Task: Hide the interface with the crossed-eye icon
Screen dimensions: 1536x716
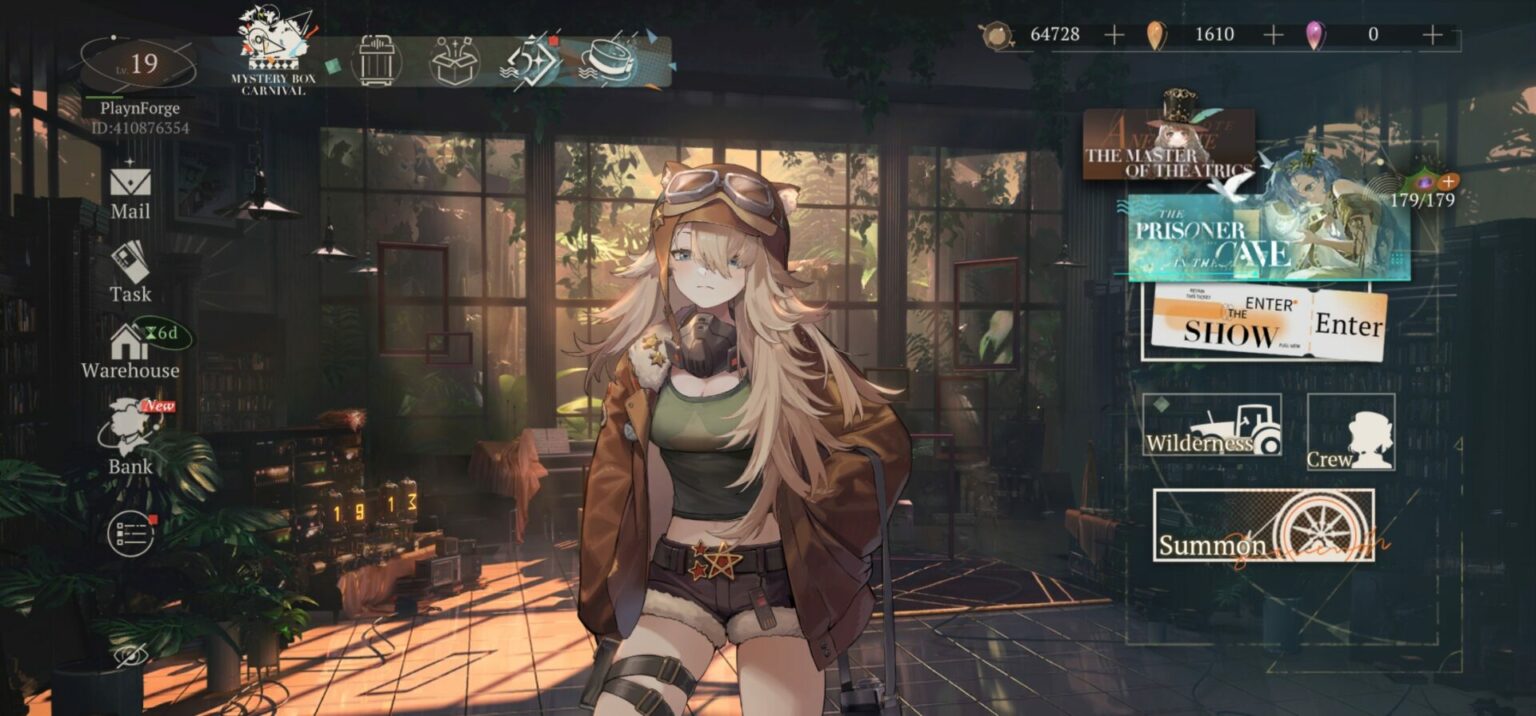Action: tap(129, 656)
